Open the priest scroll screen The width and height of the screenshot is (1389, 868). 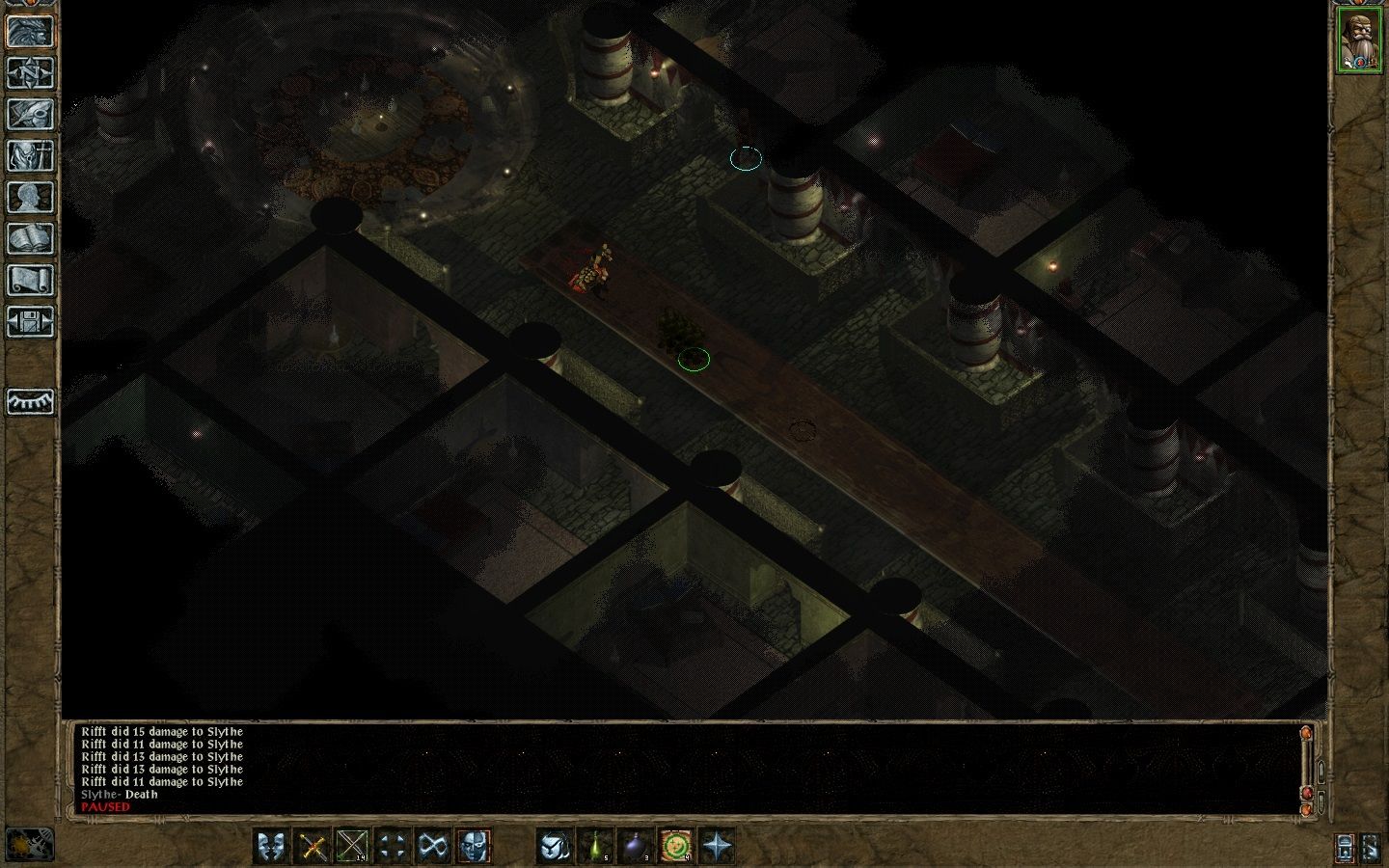pos(30,280)
